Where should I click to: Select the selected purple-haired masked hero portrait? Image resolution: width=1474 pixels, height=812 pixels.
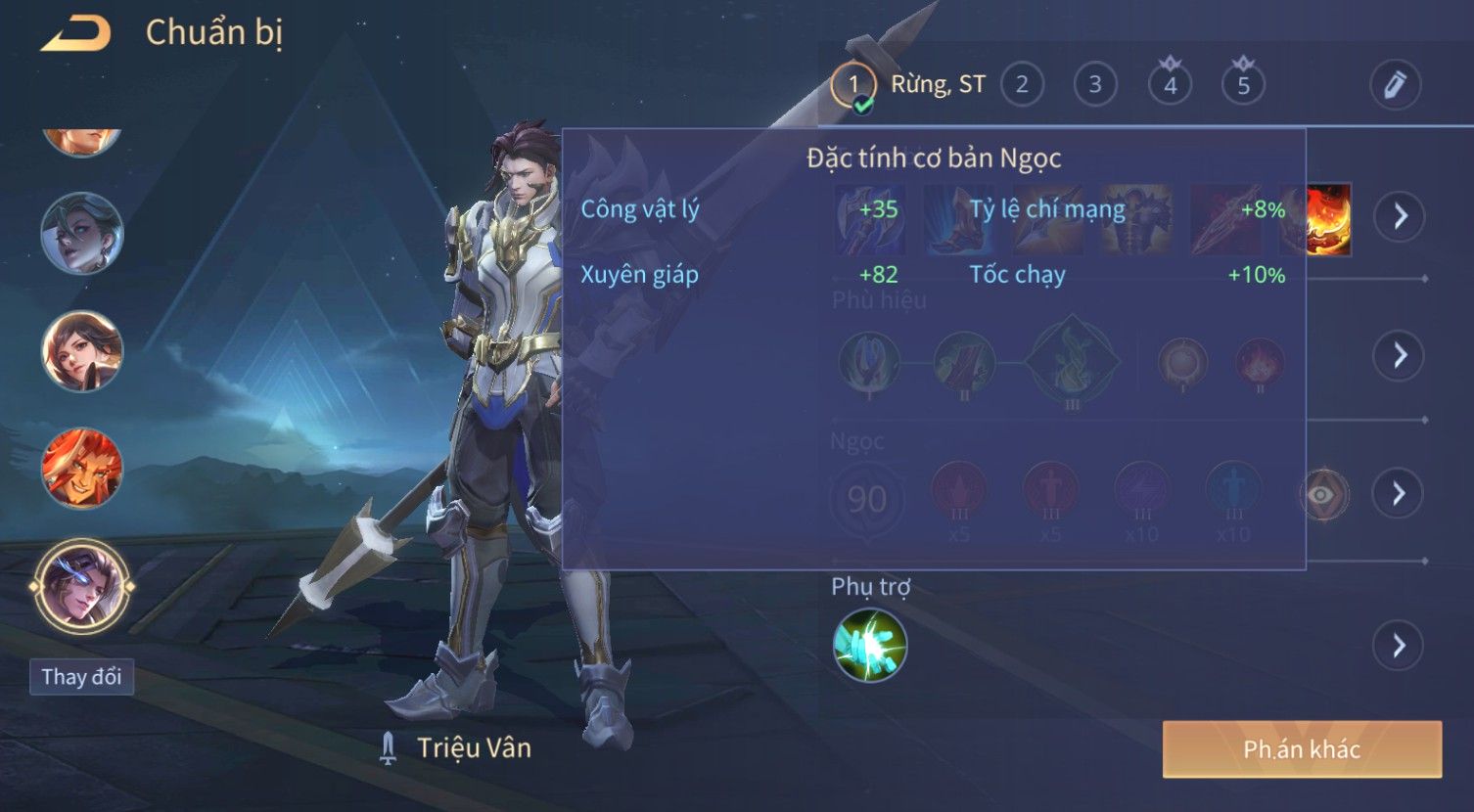[x=82, y=586]
